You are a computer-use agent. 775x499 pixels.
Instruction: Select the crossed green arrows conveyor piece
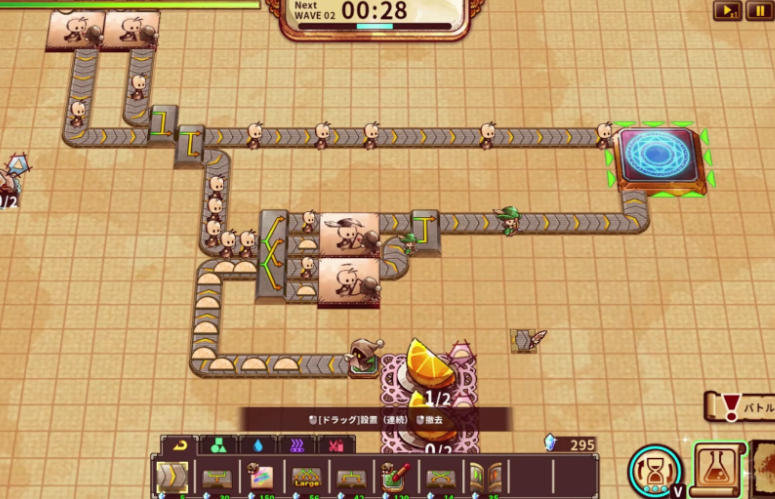441,476
